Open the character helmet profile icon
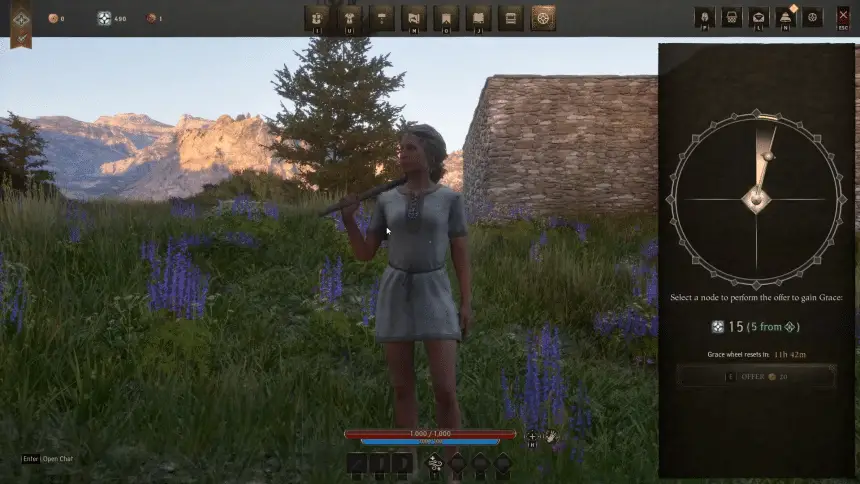This screenshot has height=484, width=860. [703, 18]
